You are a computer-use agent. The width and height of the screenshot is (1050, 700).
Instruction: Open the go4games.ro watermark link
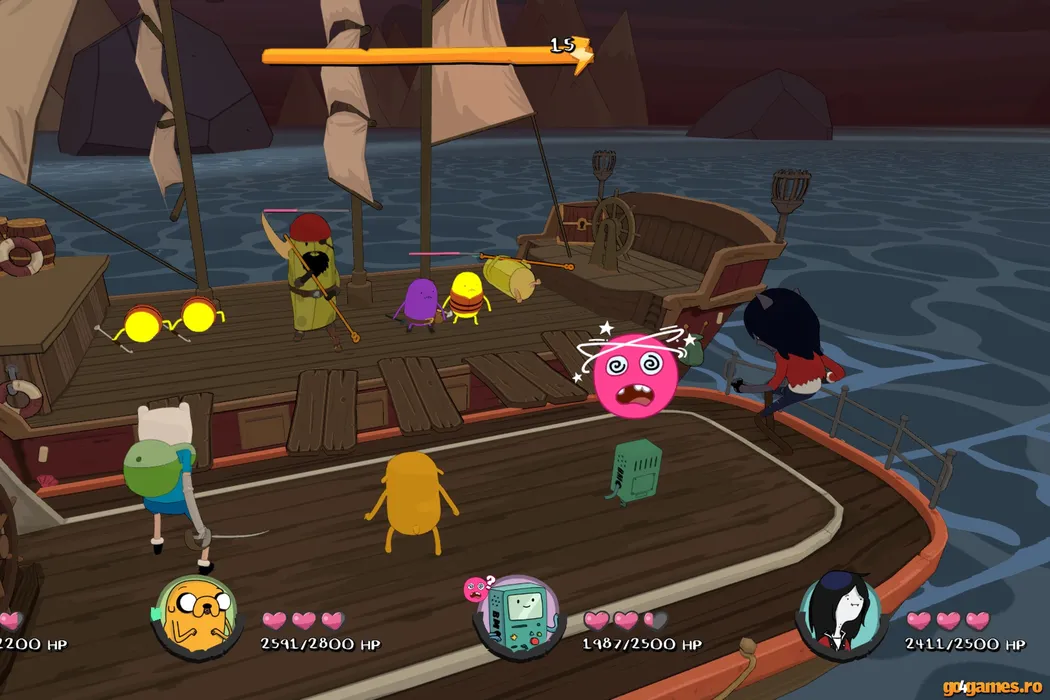994,686
